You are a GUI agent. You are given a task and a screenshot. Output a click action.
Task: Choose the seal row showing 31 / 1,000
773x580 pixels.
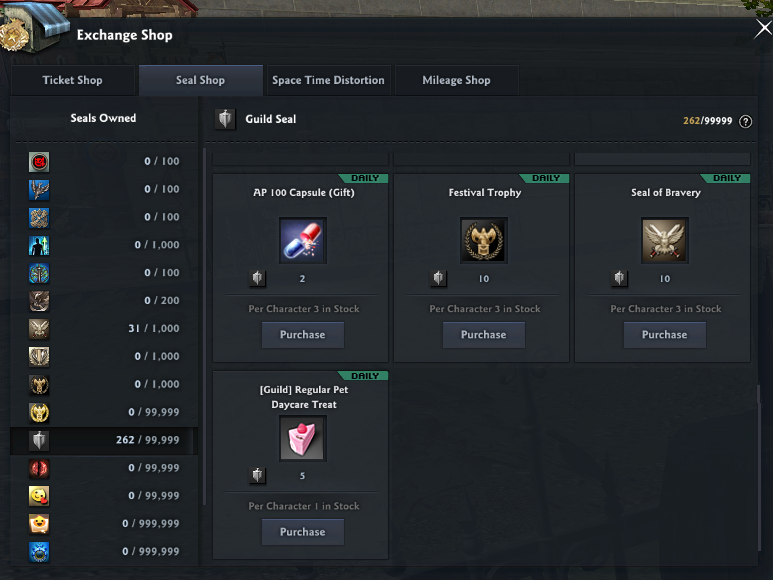(x=104, y=328)
